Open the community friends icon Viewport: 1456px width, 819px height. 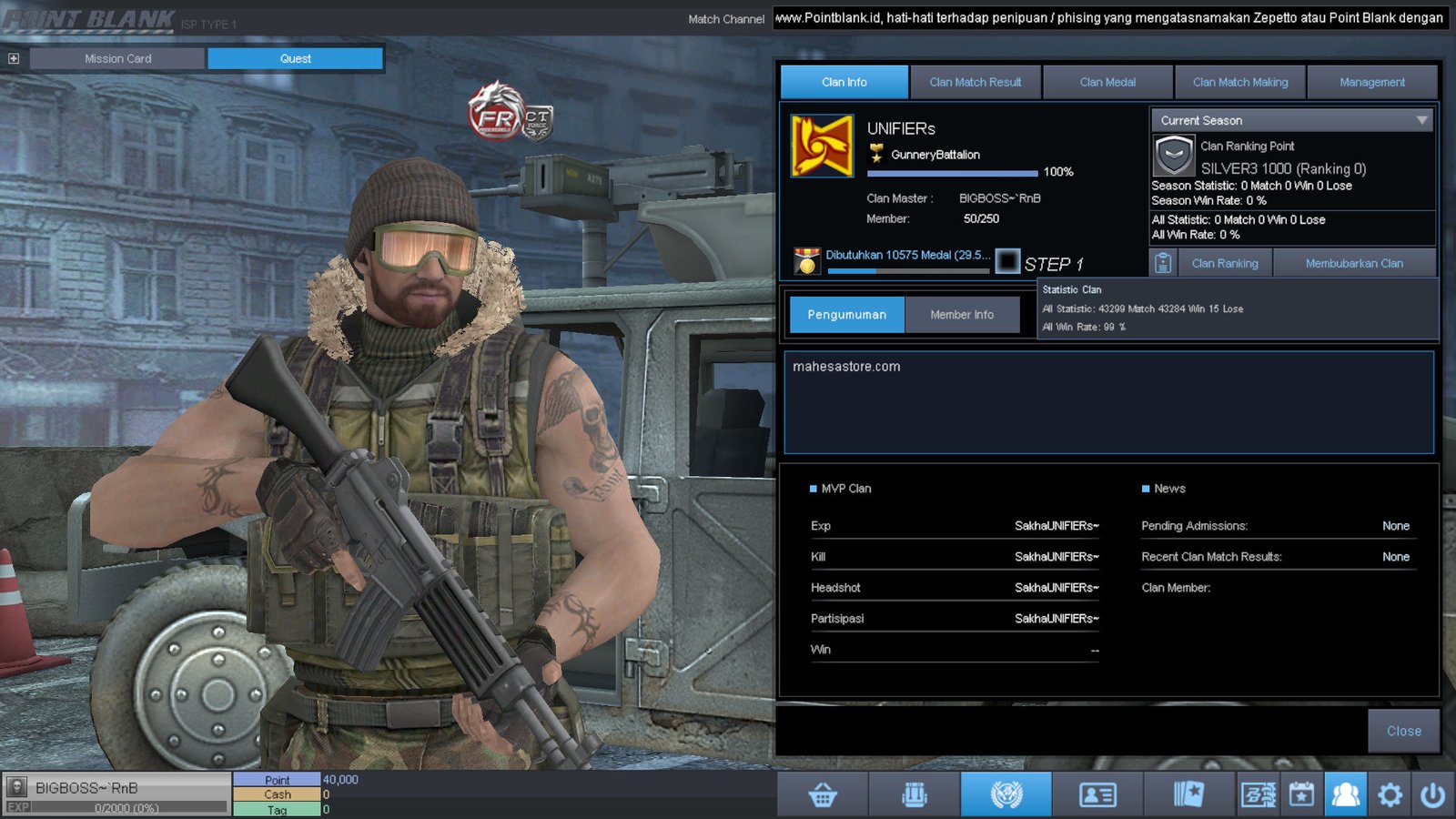pyautogui.click(x=1347, y=794)
